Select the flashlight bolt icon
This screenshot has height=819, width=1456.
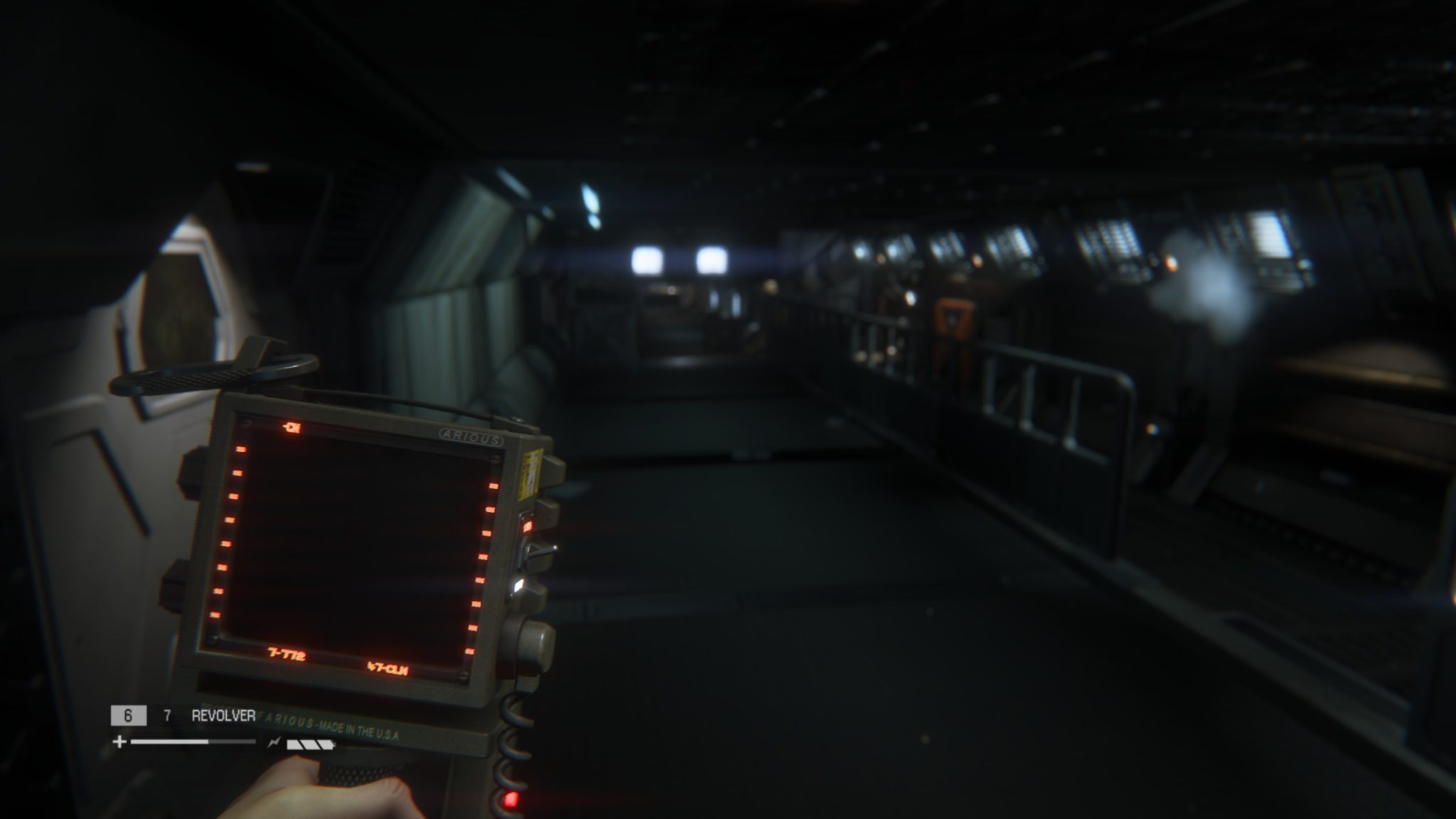[x=274, y=742]
